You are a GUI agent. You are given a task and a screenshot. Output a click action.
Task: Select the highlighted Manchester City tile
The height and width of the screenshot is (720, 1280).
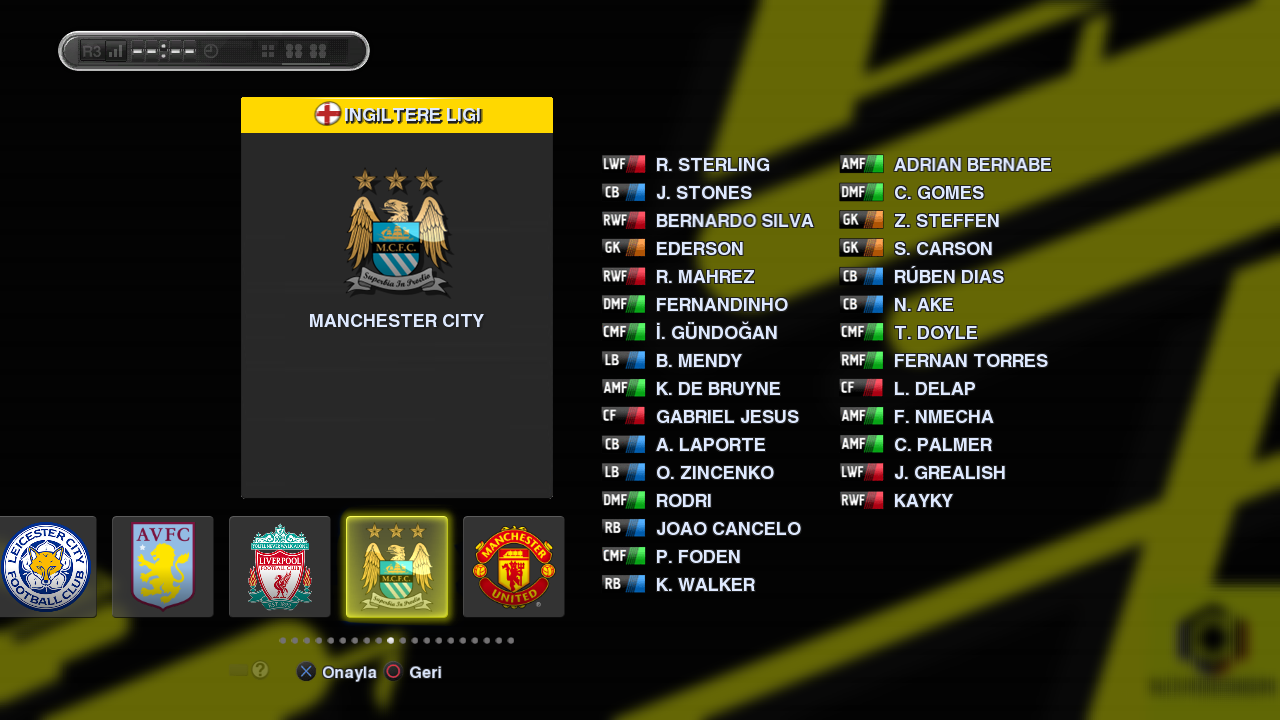pos(397,567)
